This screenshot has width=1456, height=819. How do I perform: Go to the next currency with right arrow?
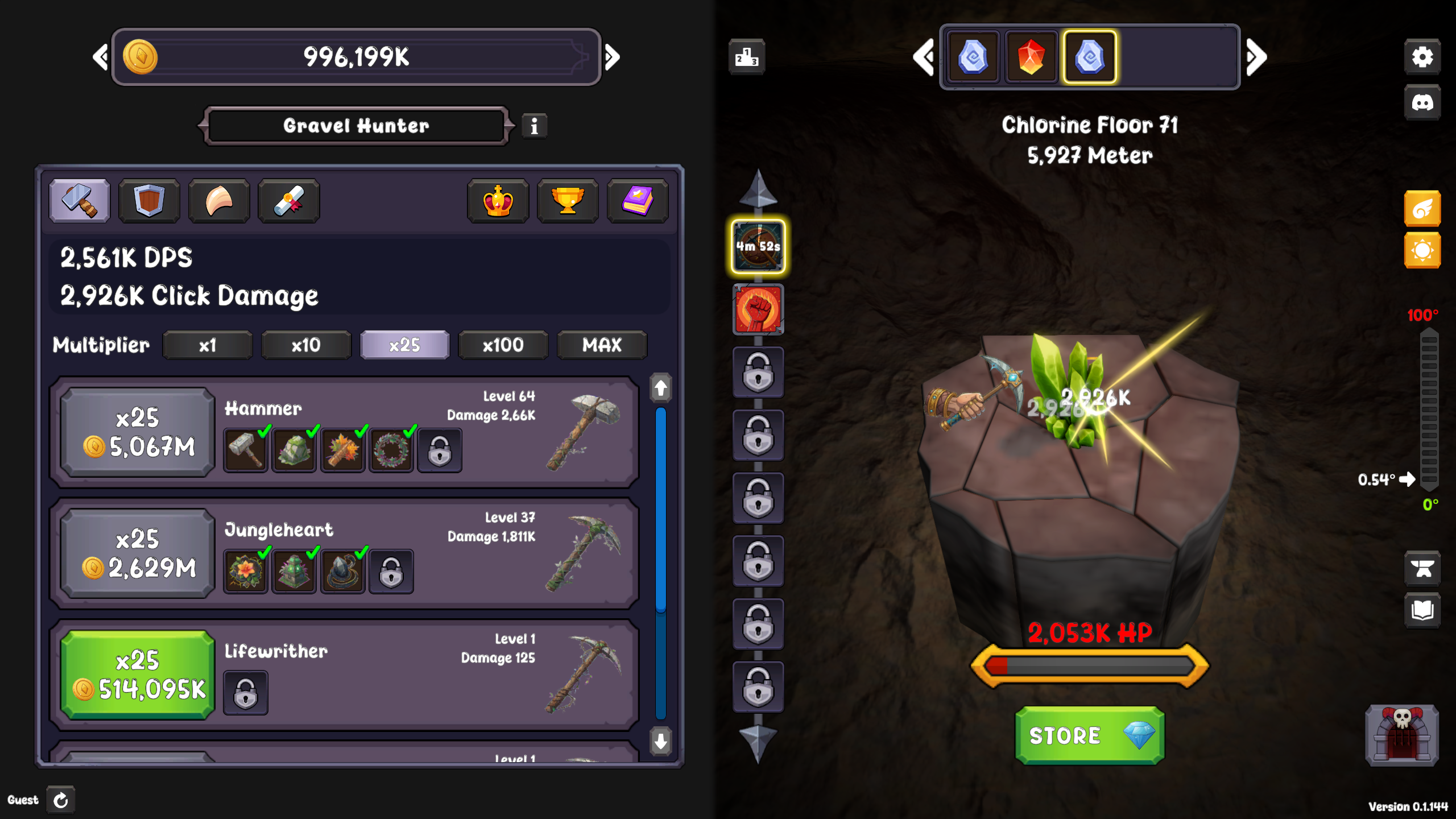tap(613, 57)
